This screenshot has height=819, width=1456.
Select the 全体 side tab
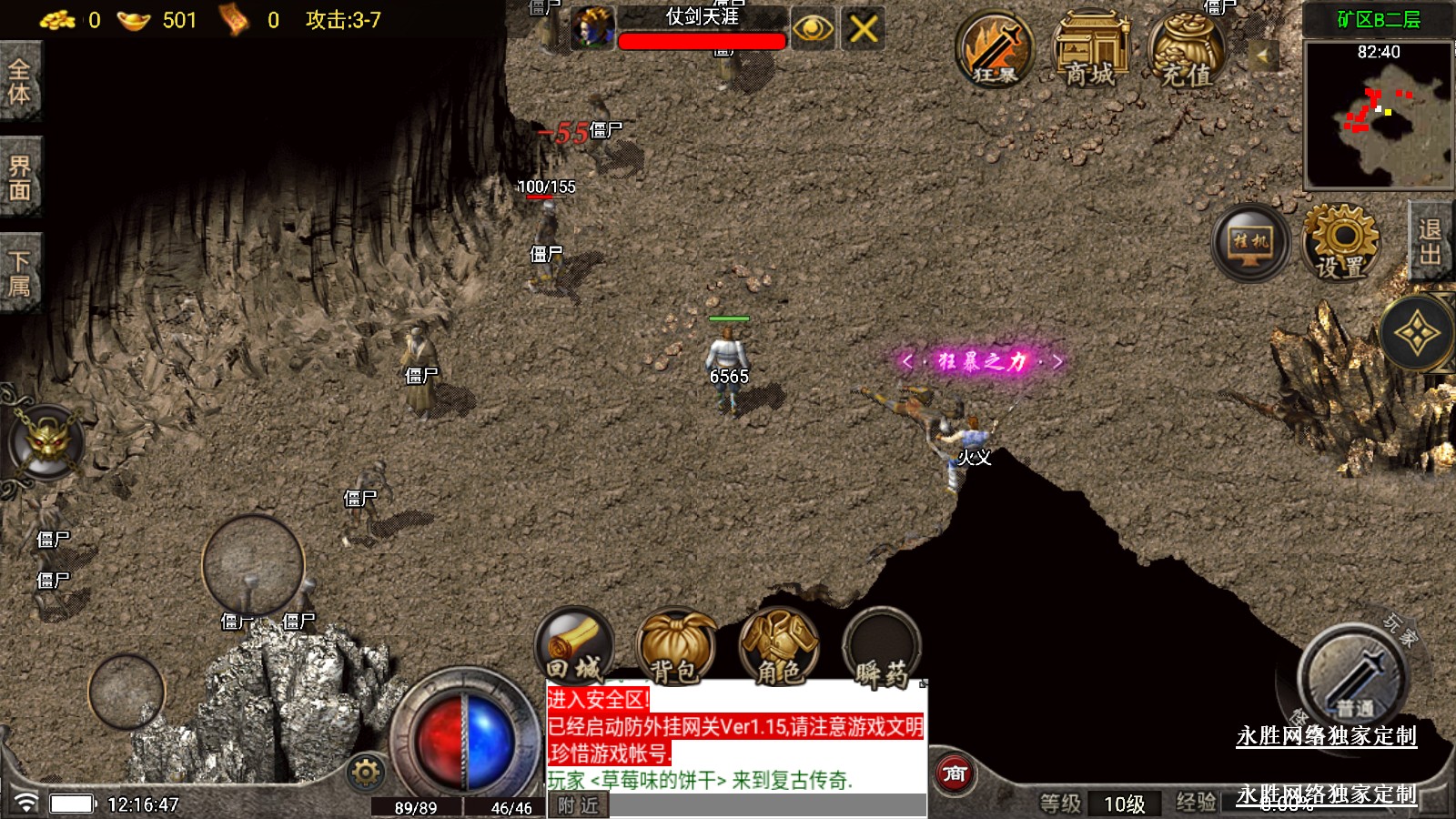19,82
